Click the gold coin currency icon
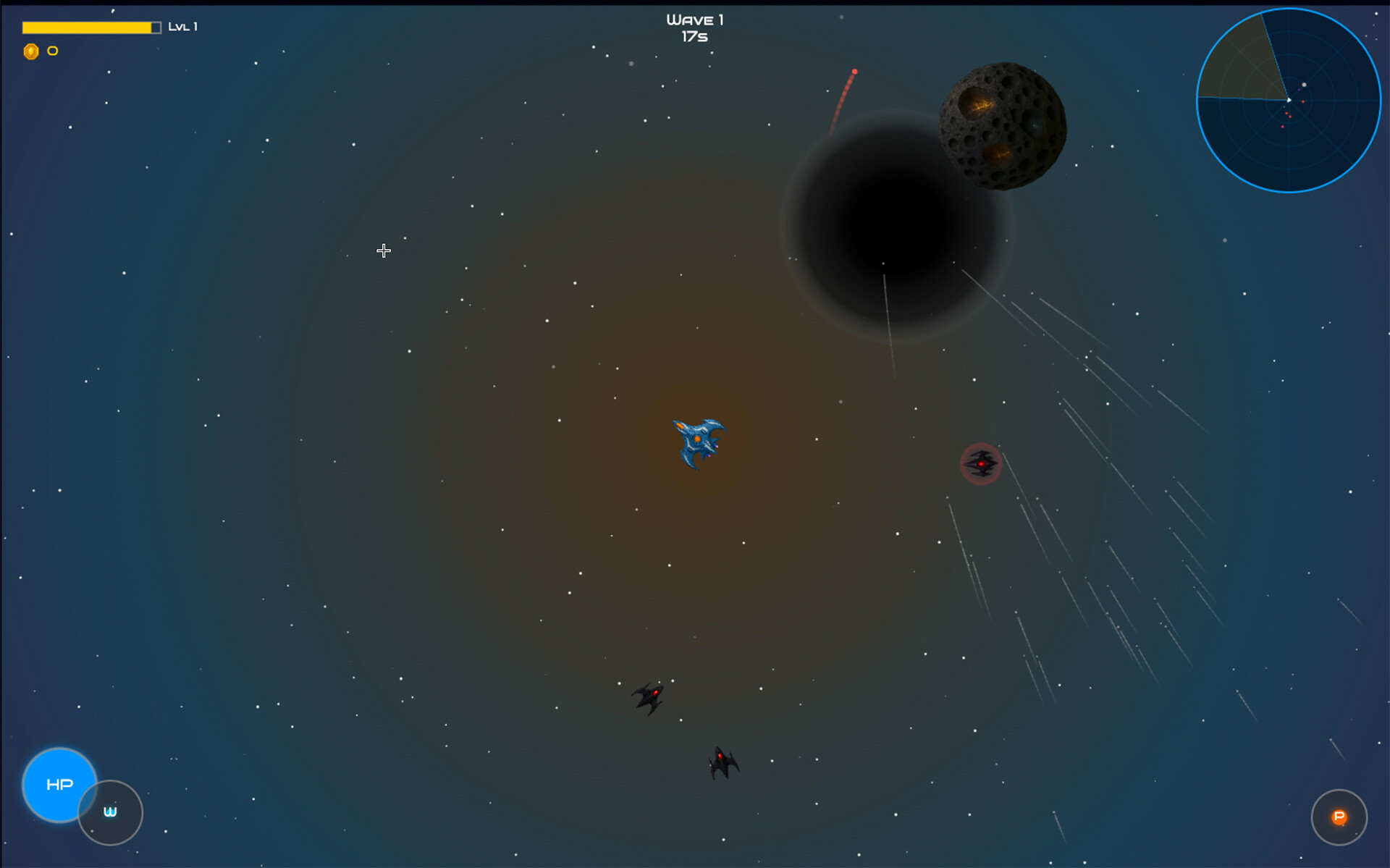This screenshot has width=1390, height=868. (30, 51)
